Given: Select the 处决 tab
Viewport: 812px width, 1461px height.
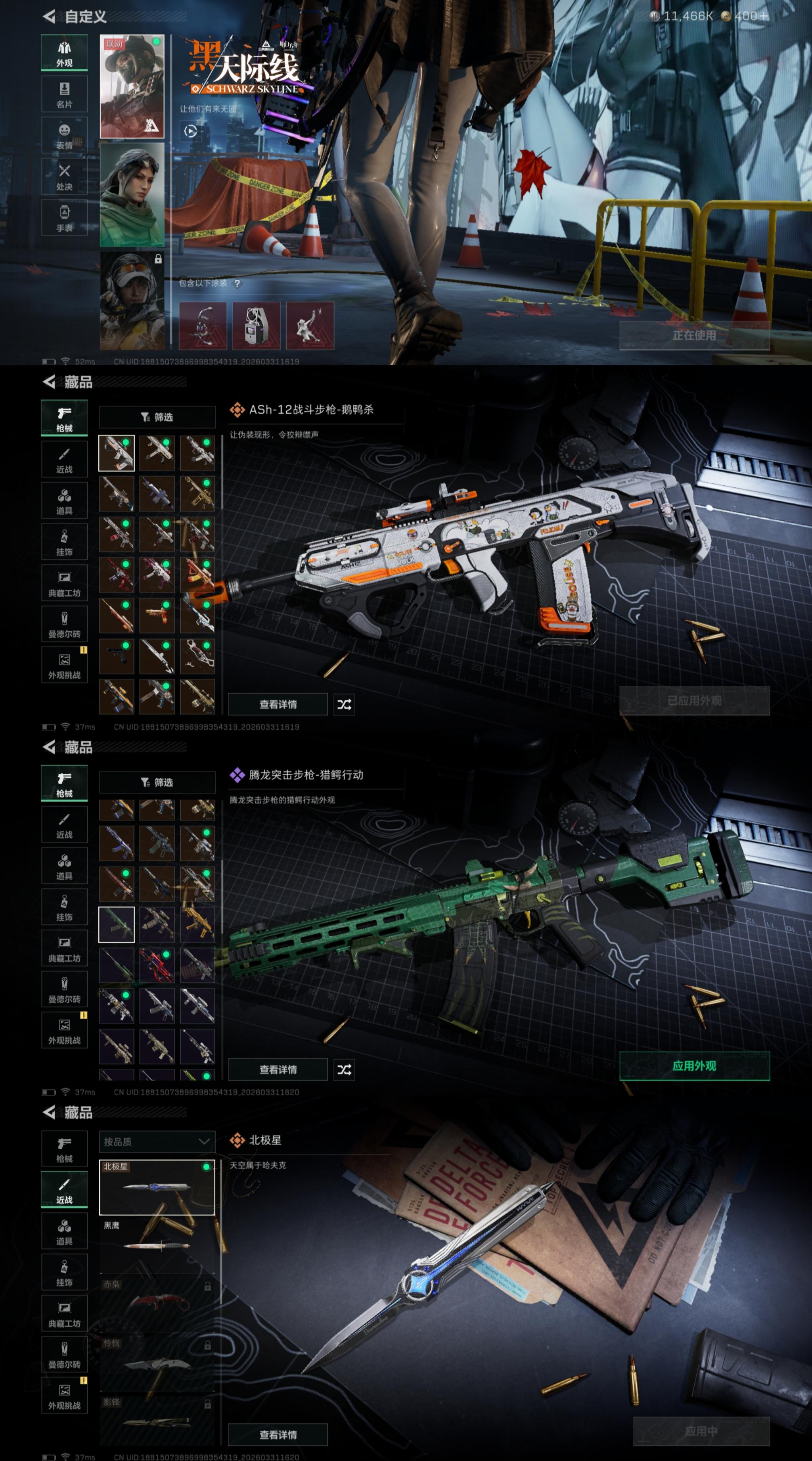Looking at the screenshot, I should tap(64, 177).
